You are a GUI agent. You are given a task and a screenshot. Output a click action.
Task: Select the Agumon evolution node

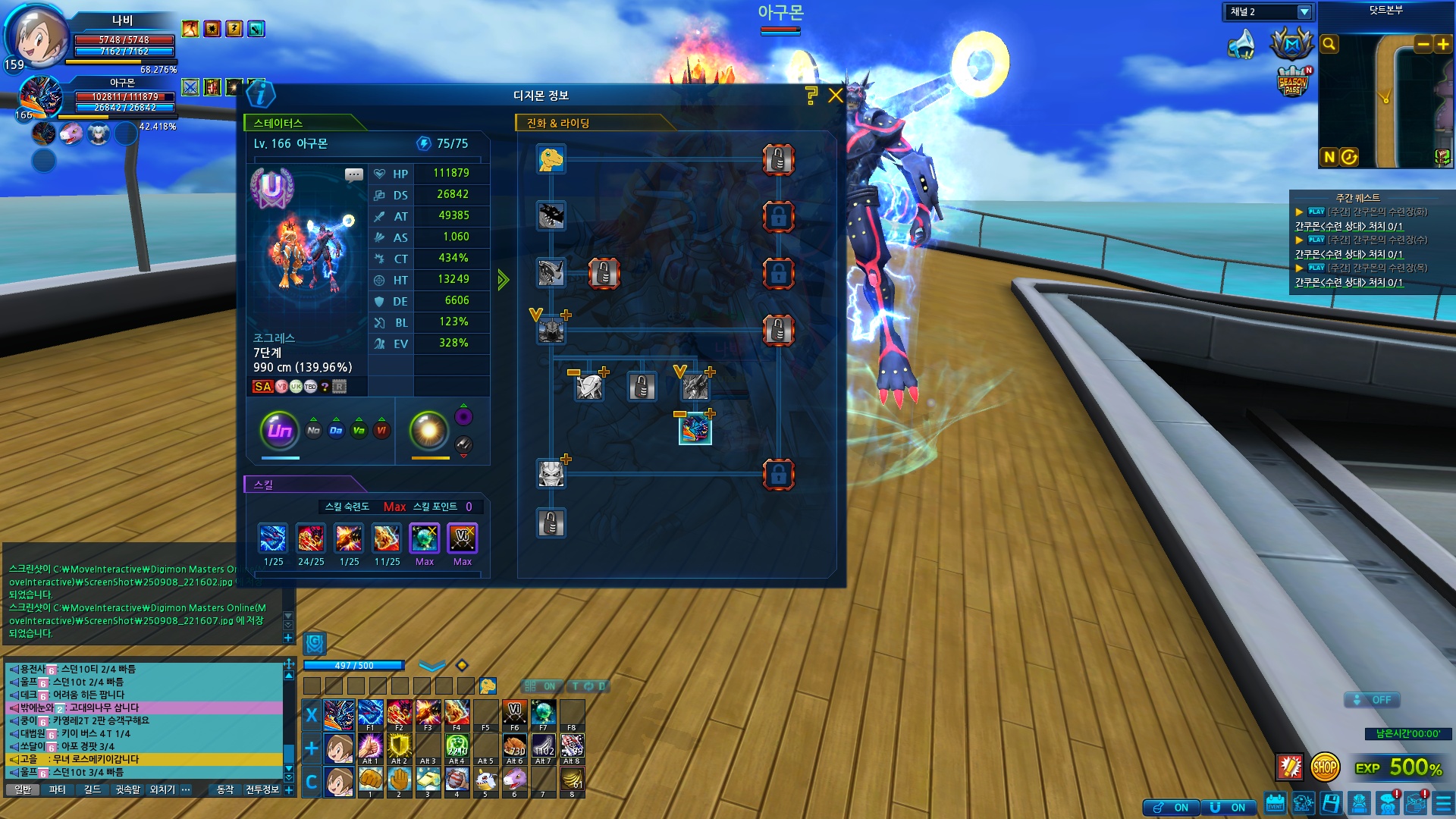point(551,159)
